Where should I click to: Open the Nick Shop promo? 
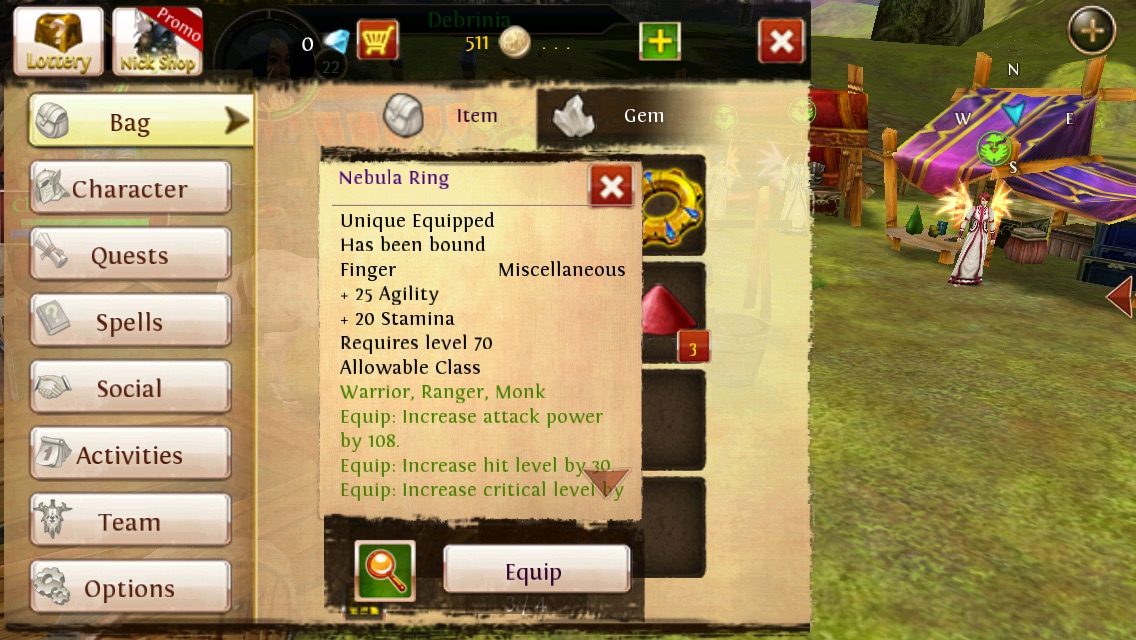[x=157, y=41]
